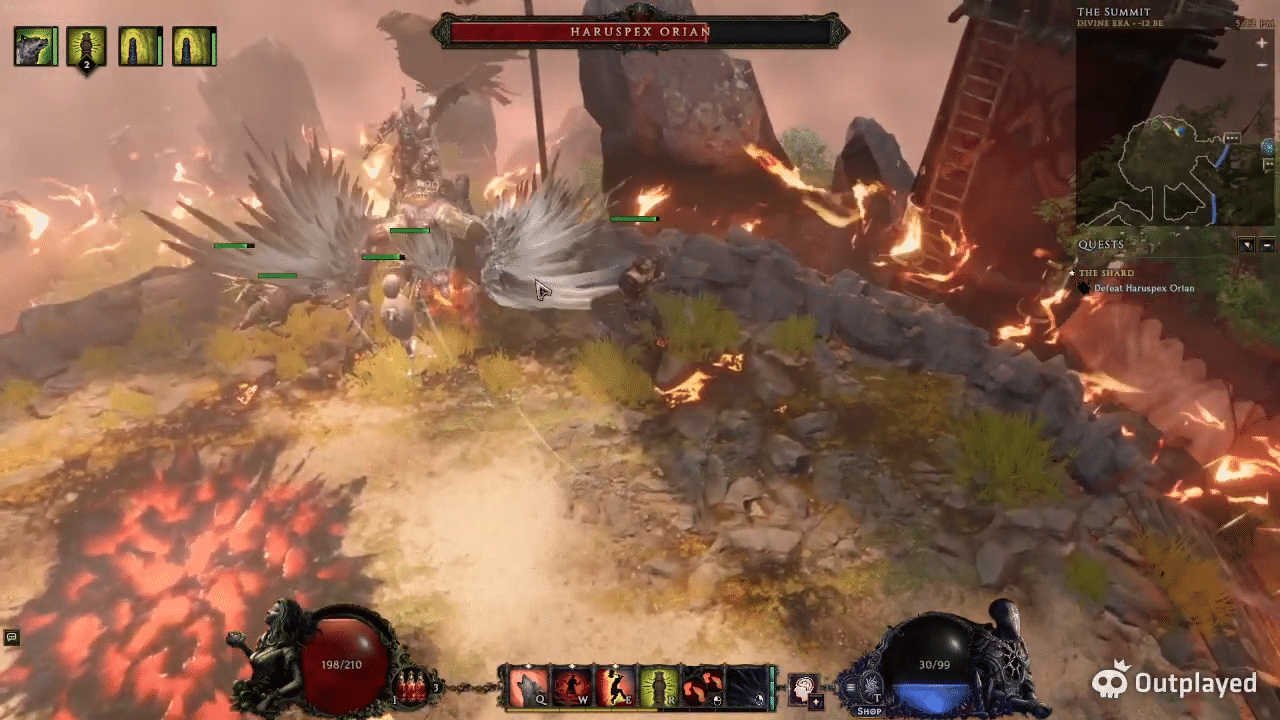Expand the map marker speech-bubble near the road

[1232, 138]
